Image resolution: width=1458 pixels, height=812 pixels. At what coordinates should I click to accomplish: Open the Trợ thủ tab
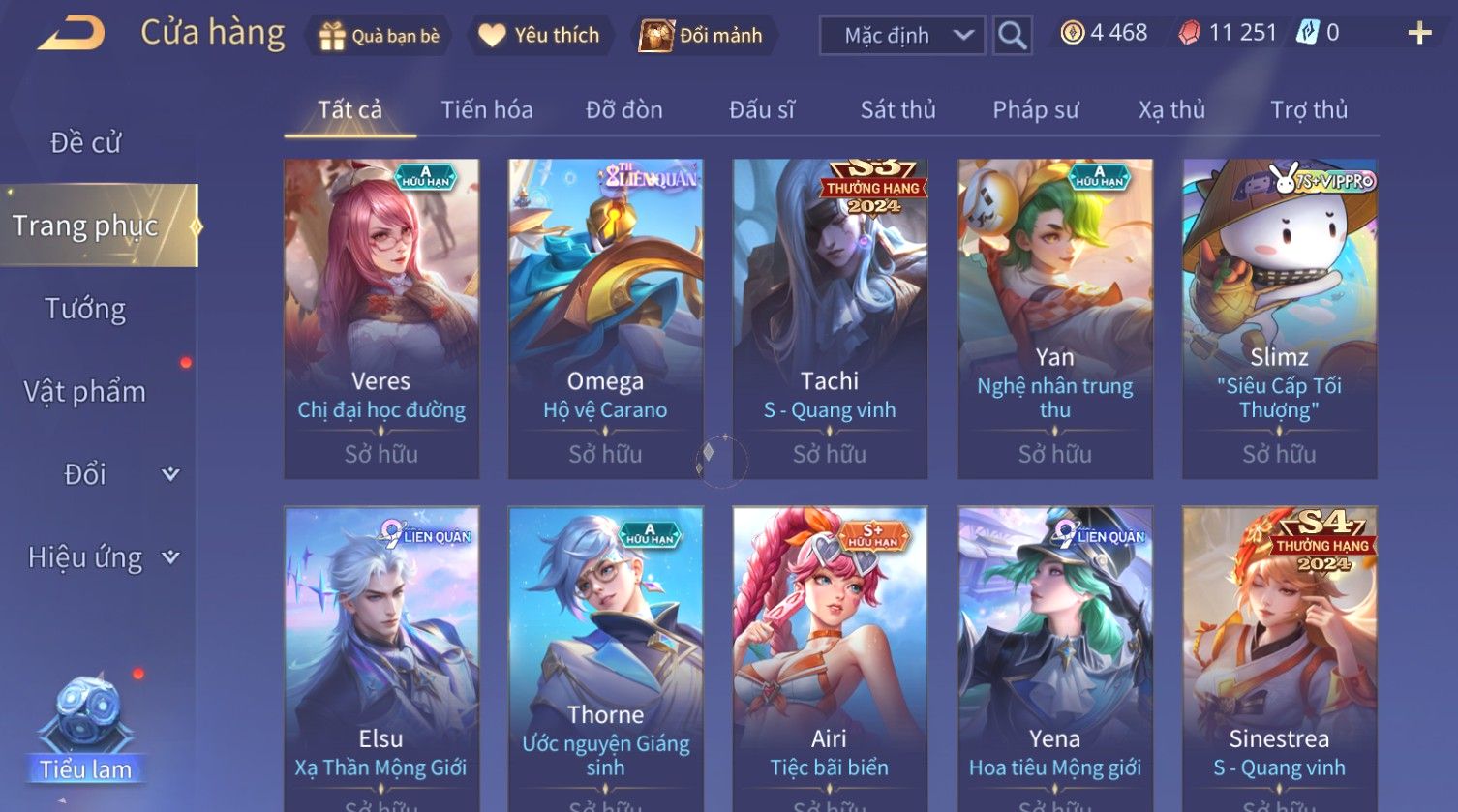click(x=1308, y=110)
